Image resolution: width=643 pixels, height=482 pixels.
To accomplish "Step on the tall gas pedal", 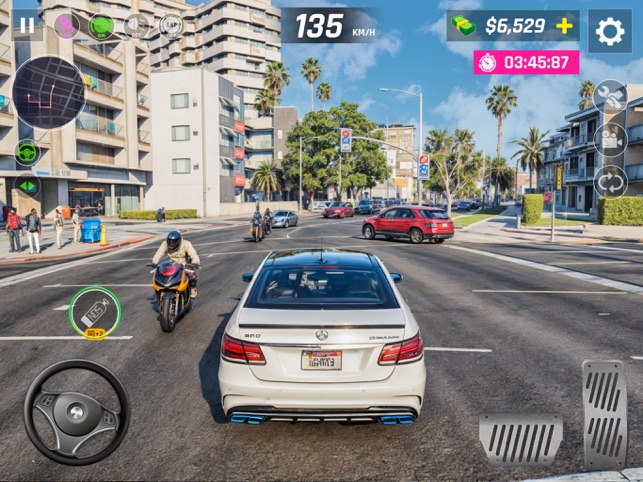I will pyautogui.click(x=604, y=413).
